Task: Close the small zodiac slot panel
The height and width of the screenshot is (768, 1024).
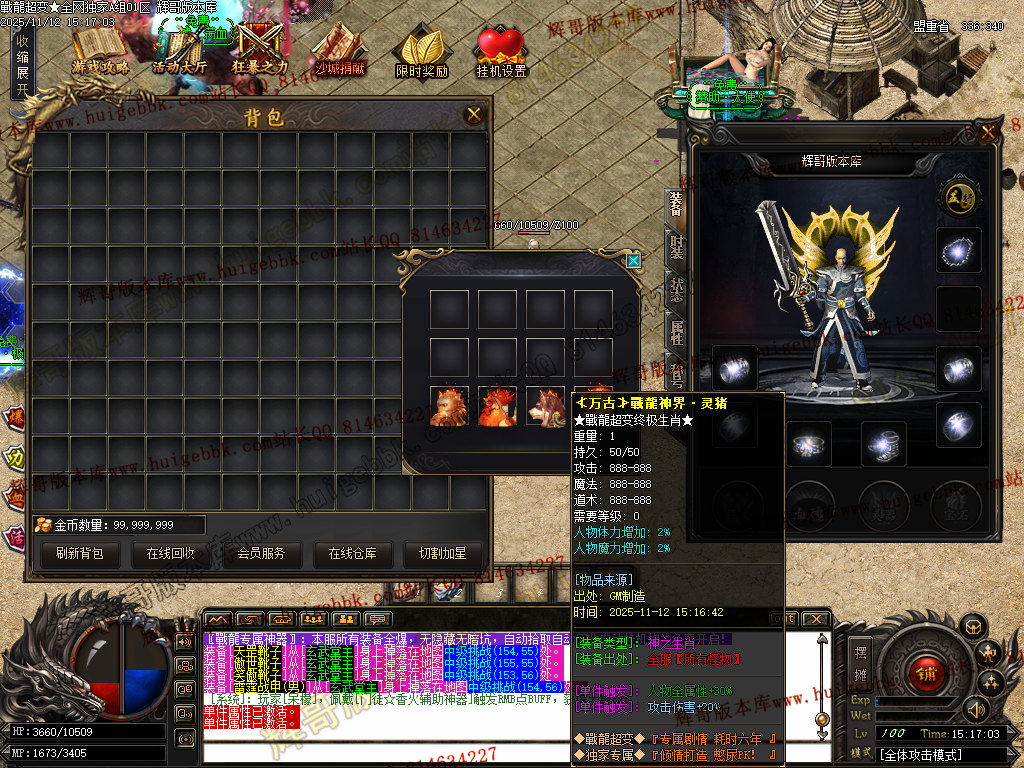Action: click(633, 261)
